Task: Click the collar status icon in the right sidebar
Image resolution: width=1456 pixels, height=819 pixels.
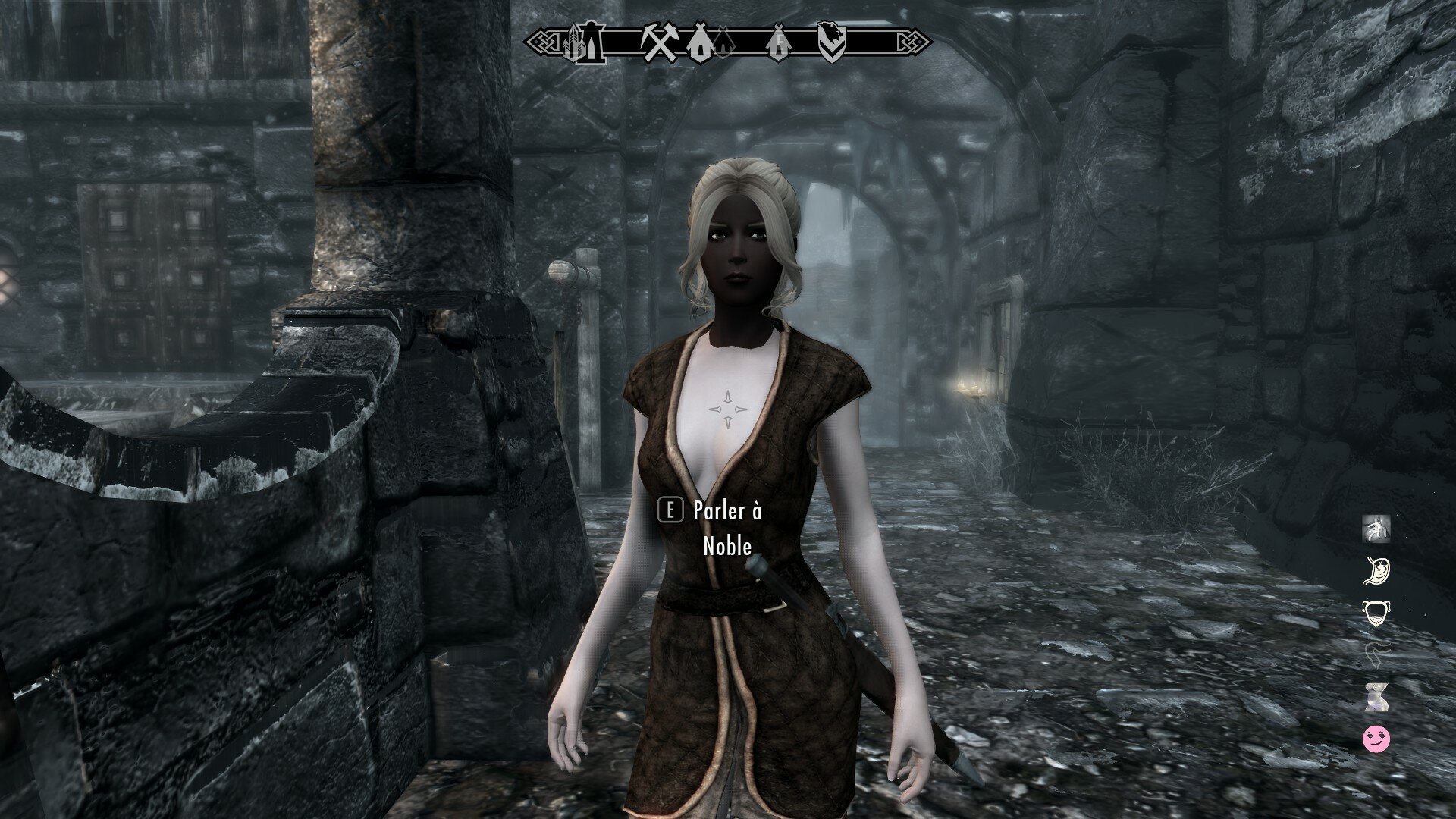Action: pyautogui.click(x=1376, y=613)
